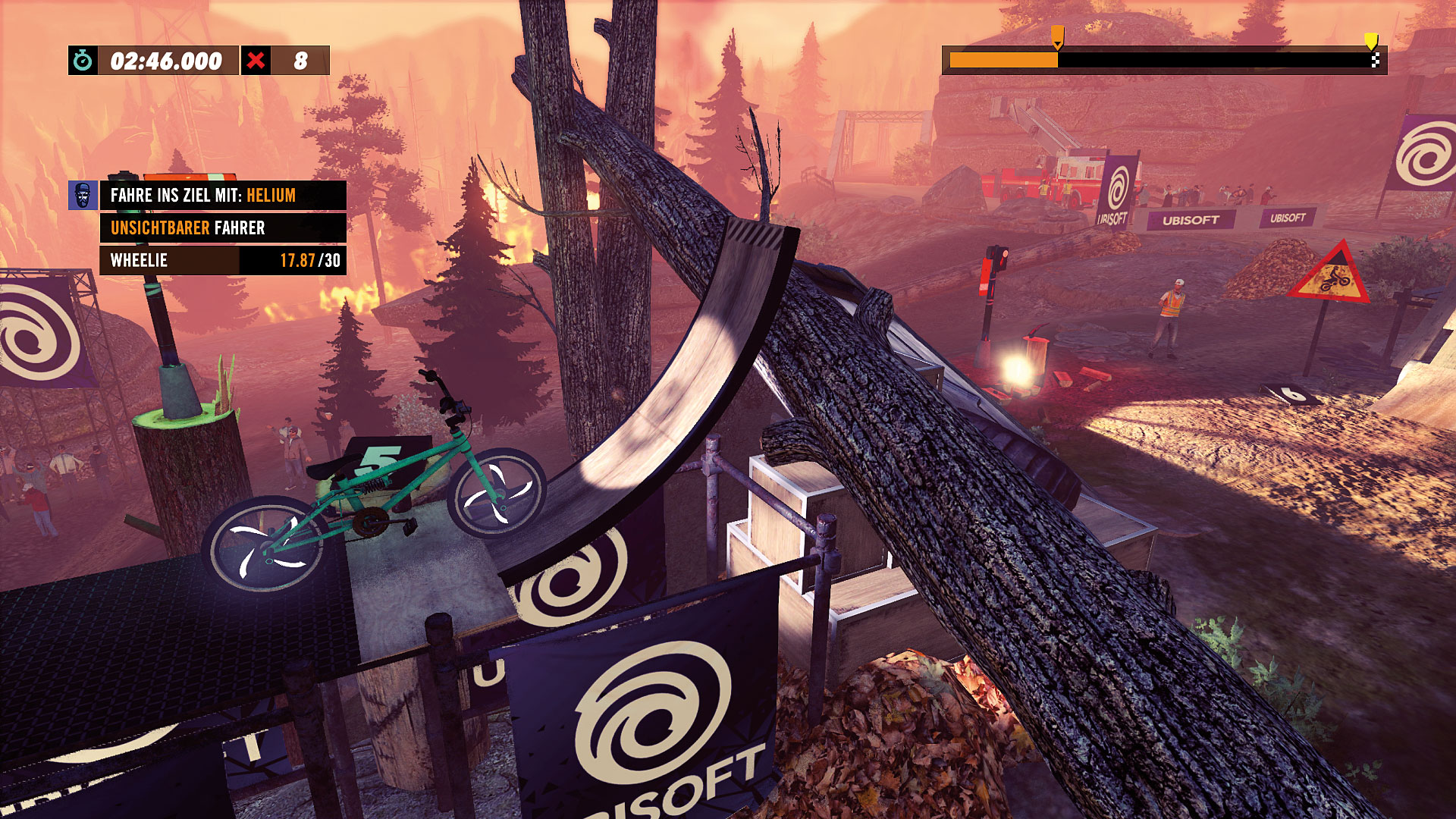The image size is (1456, 819).
Task: Click the contract giver portrait icon
Action: [83, 196]
